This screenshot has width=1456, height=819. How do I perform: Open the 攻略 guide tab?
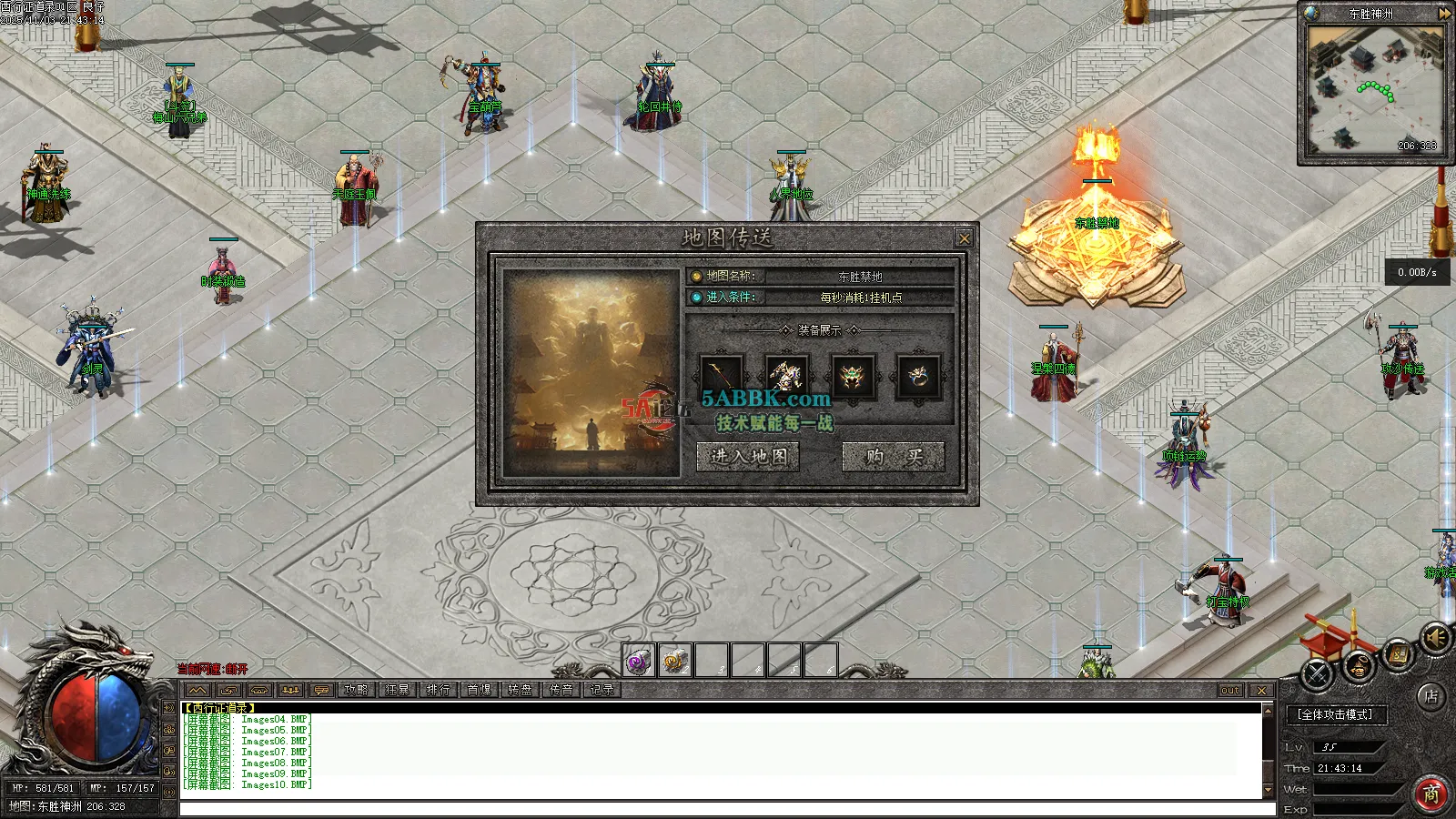coord(357,690)
